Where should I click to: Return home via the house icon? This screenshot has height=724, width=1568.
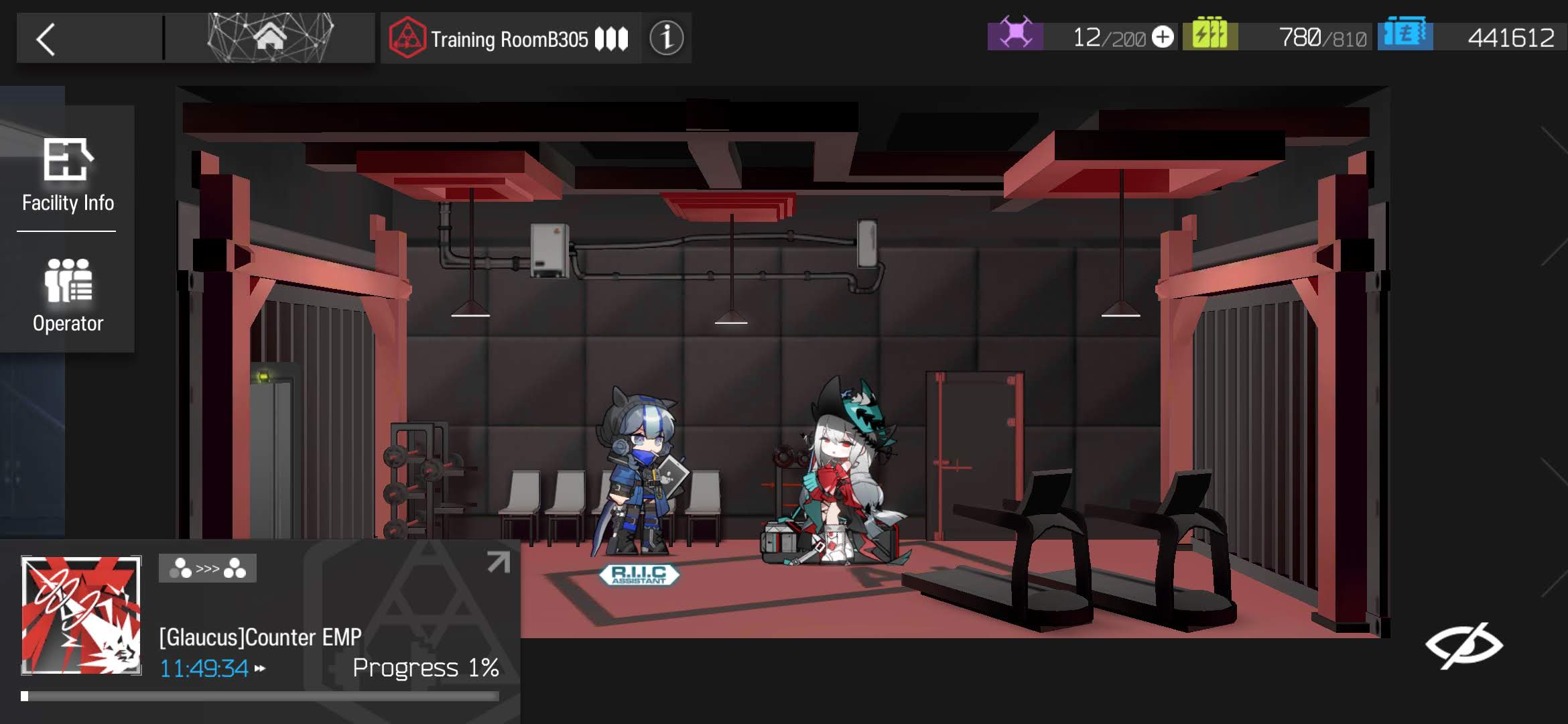(x=270, y=38)
